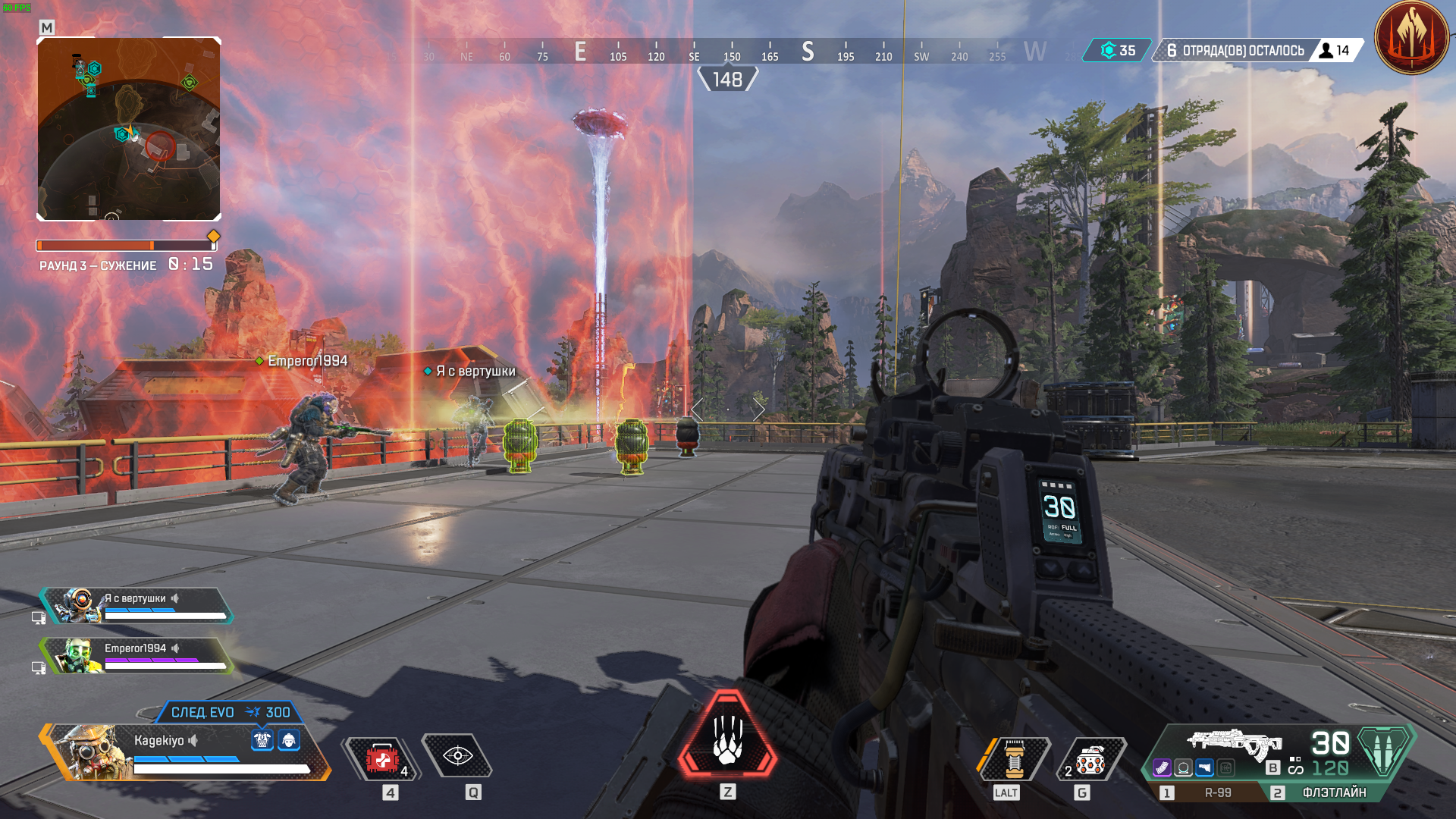Viewport: 1456px width, 819px height.
Task: Click the blue stock attachment icon
Action: click(1204, 768)
